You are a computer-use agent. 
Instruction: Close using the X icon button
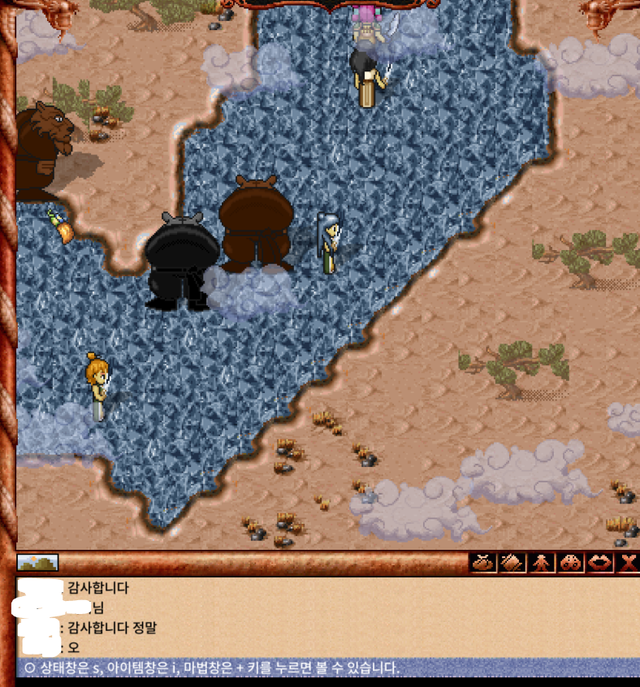pos(628,563)
